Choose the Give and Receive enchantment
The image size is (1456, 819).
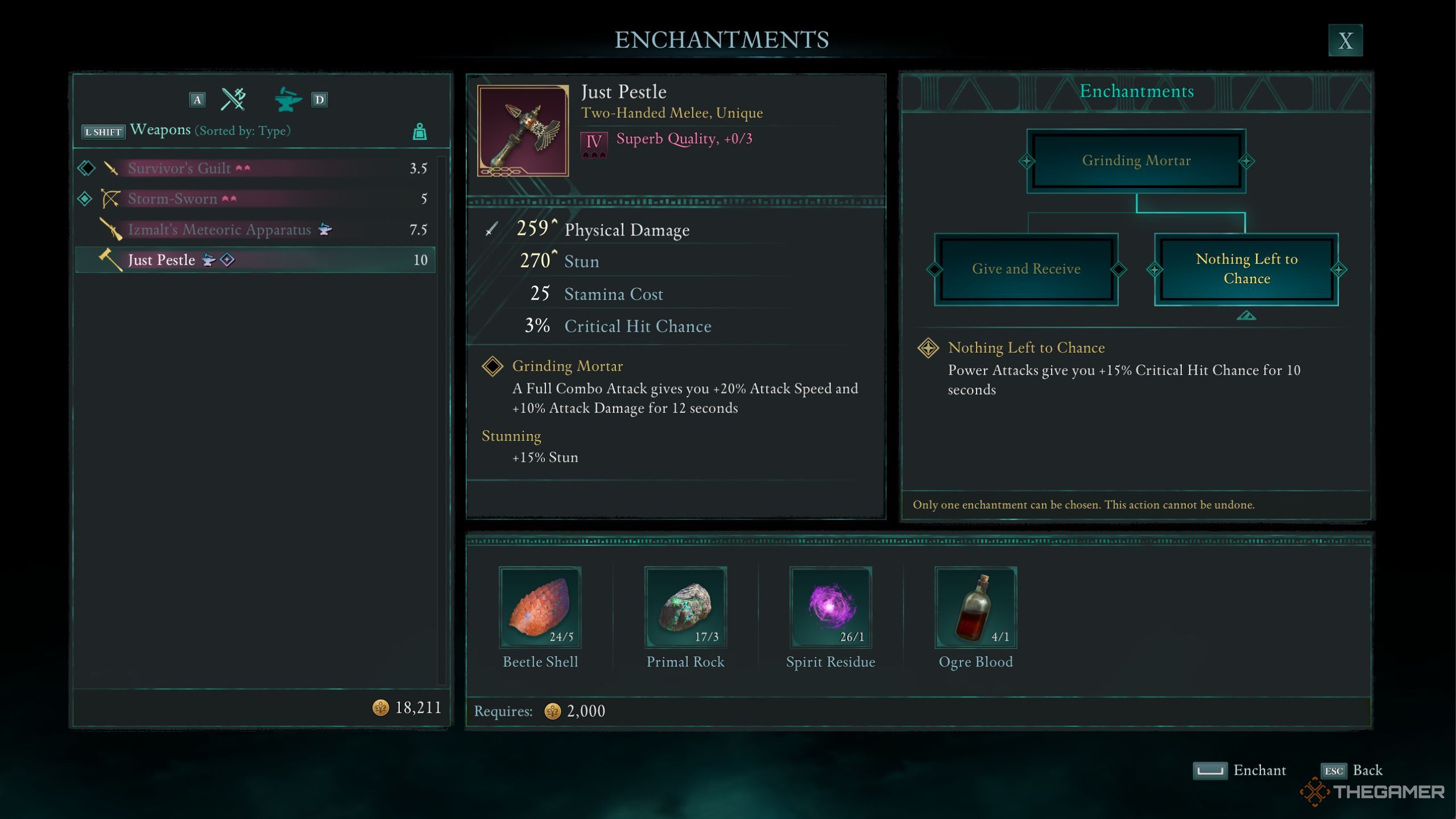pyautogui.click(x=1026, y=269)
